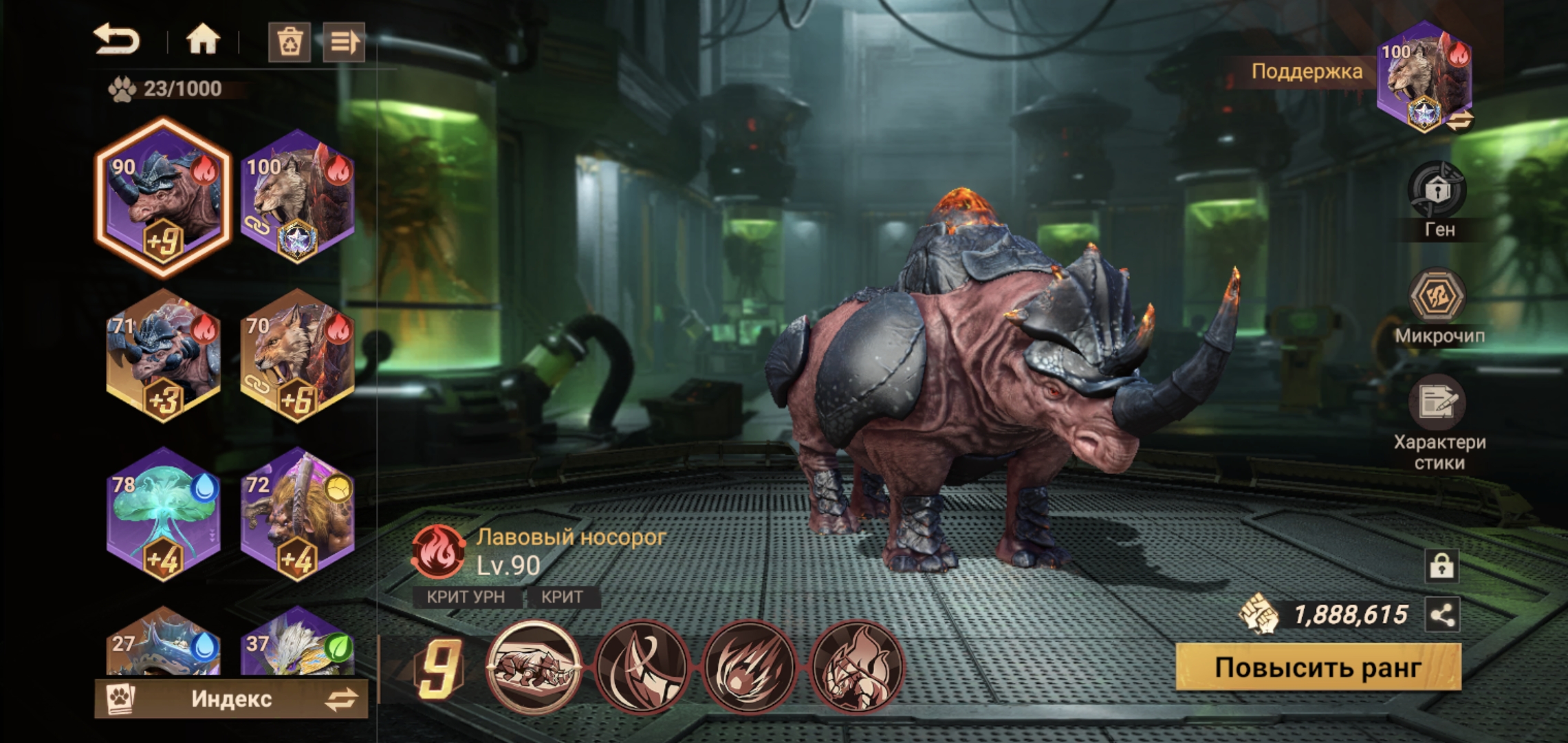Open the recycle bin for beasts
Image resolution: width=1568 pixels, height=743 pixels.
click(290, 43)
